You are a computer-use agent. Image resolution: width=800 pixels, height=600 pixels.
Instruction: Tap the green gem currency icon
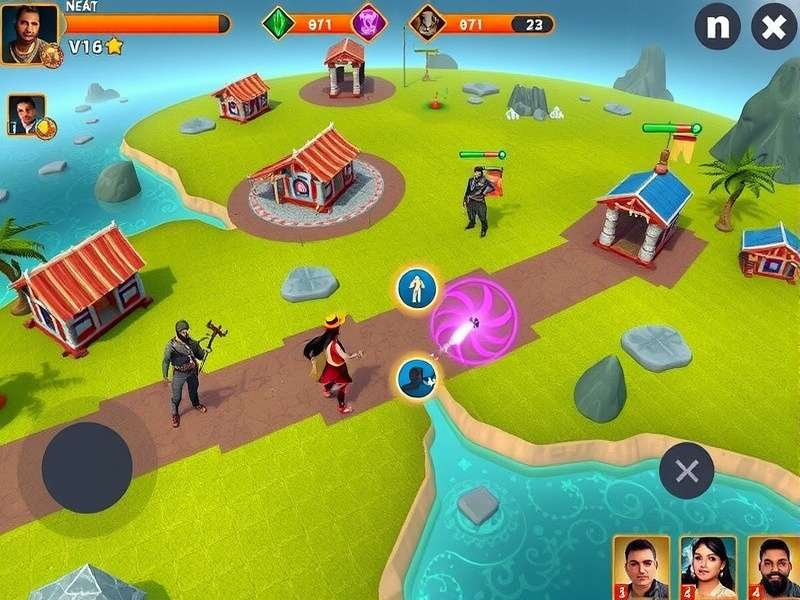click(x=279, y=22)
